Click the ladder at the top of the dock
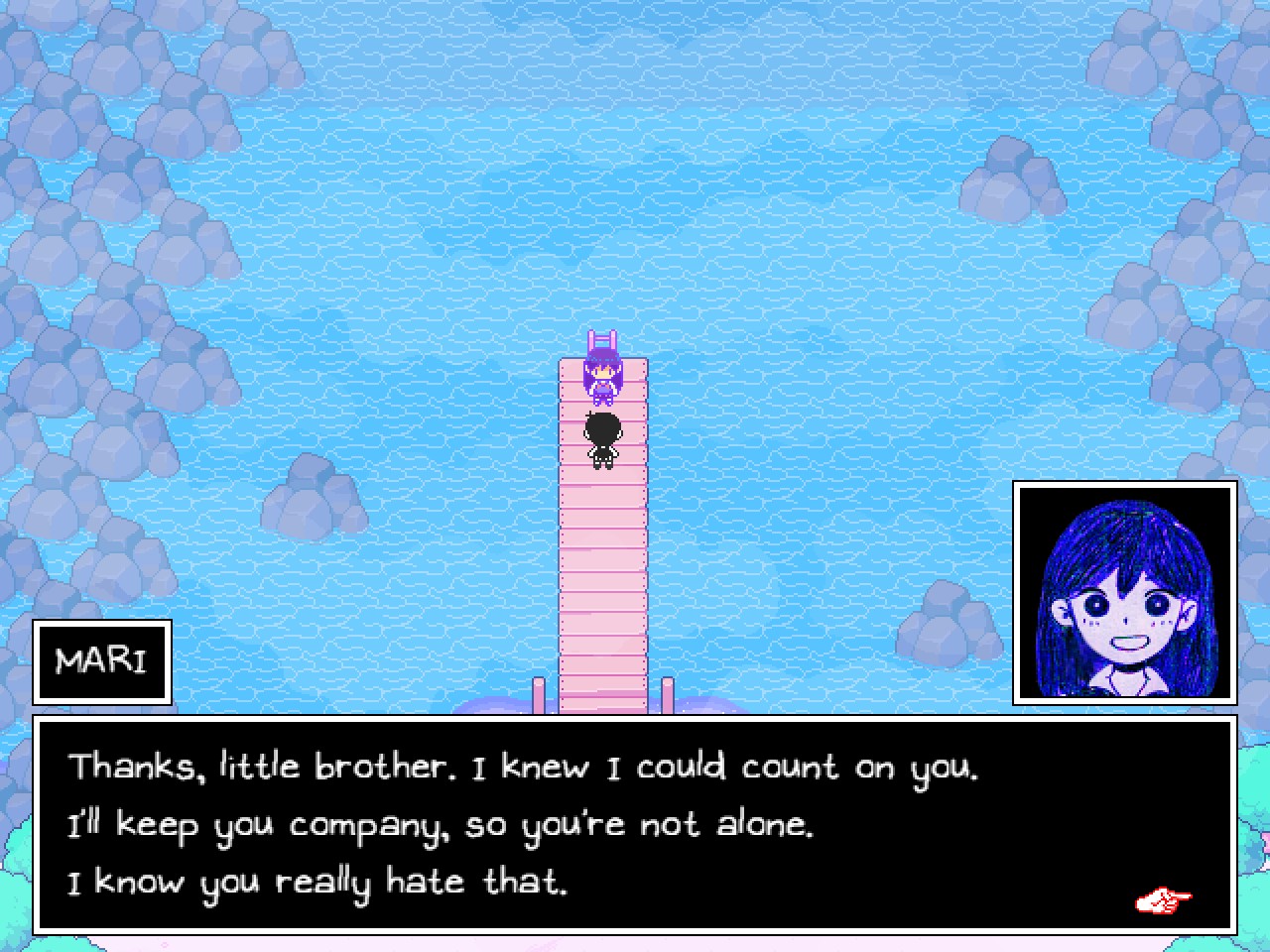The image size is (1270, 952). tap(599, 340)
